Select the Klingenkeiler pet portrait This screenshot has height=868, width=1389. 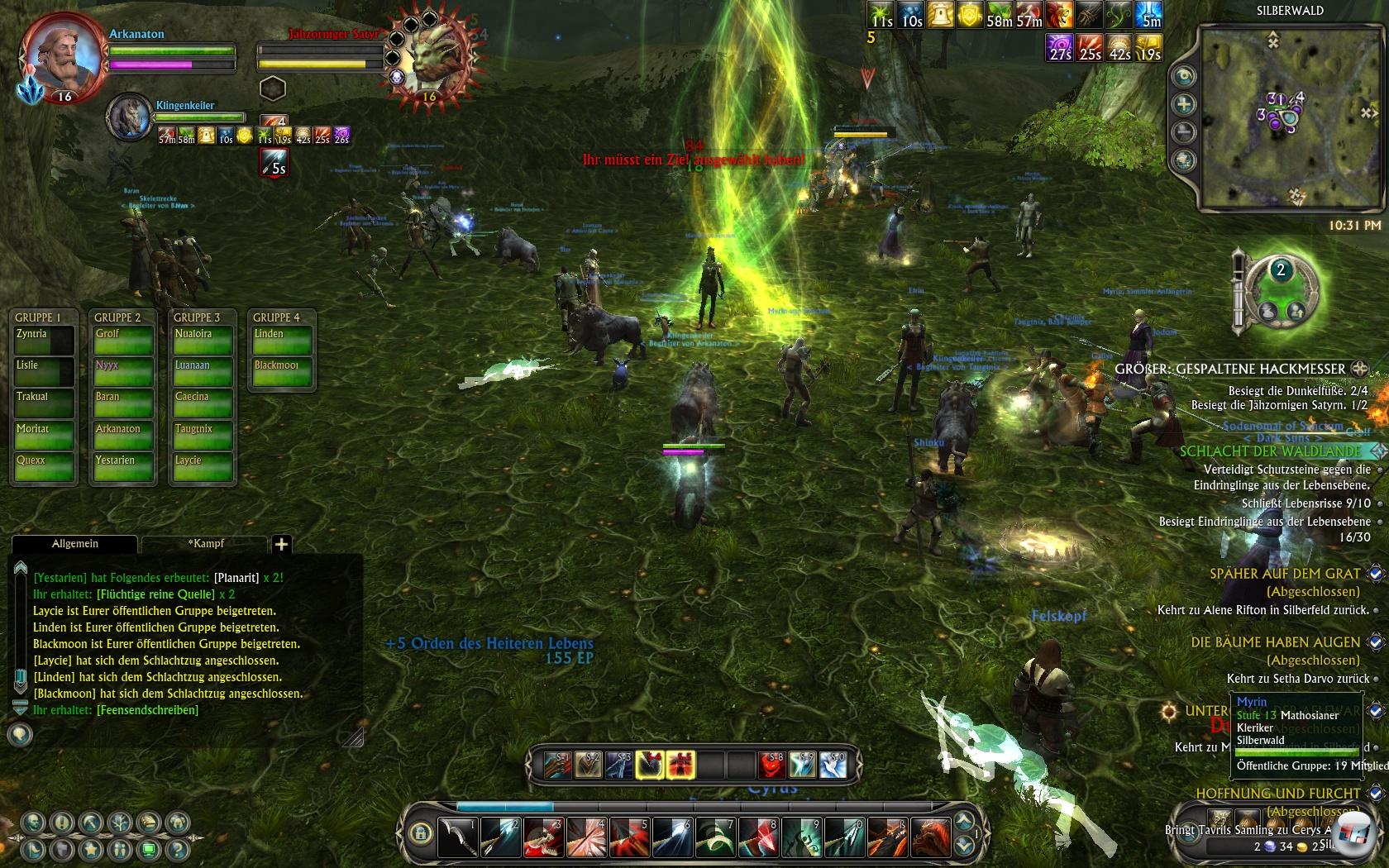click(129, 117)
